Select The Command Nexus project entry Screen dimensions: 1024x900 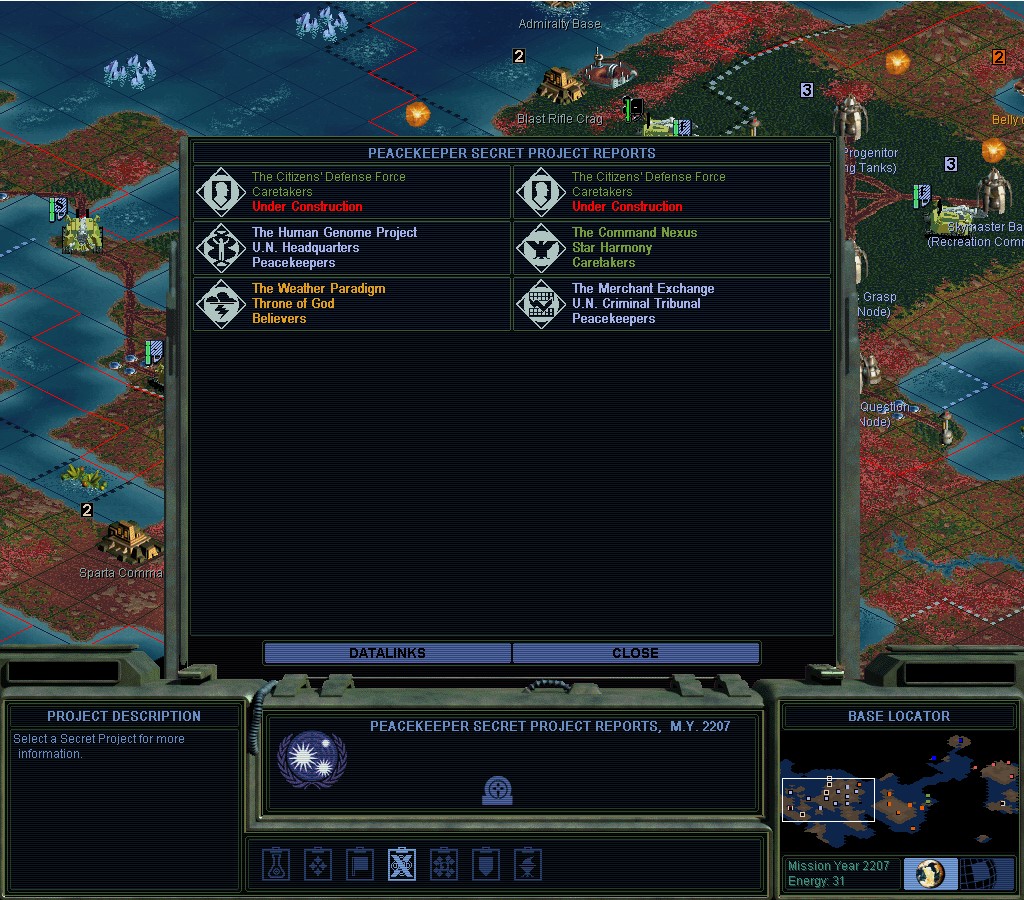point(672,248)
